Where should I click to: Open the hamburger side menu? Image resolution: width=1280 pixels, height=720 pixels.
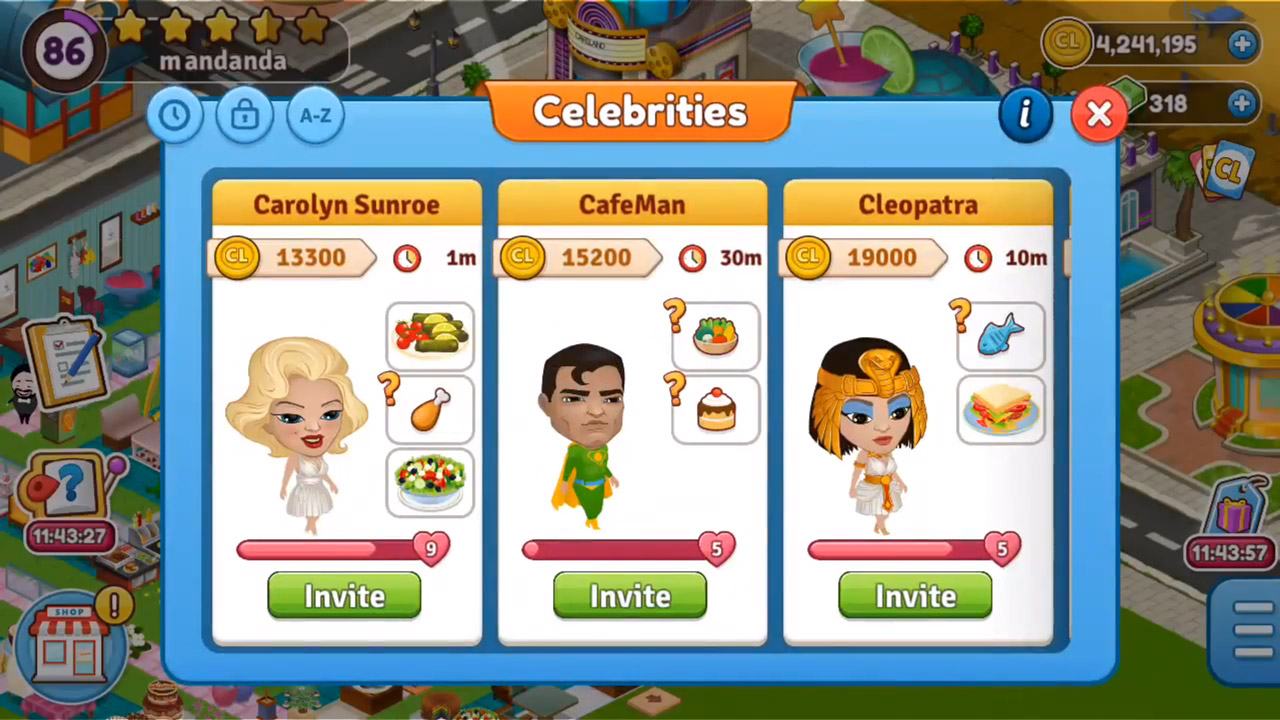coord(1252,630)
